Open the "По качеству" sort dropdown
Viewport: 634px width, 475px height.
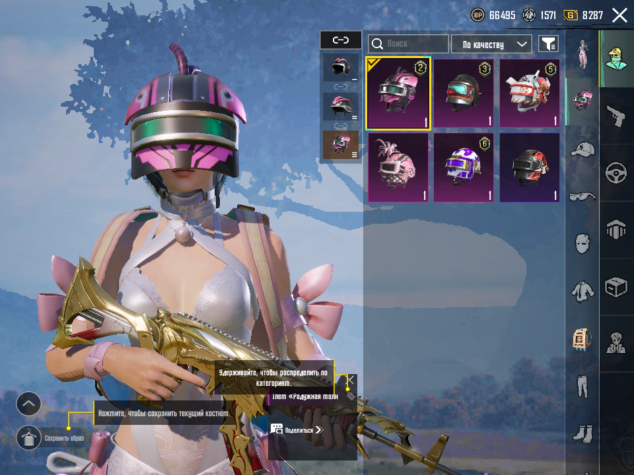pyautogui.click(x=491, y=44)
